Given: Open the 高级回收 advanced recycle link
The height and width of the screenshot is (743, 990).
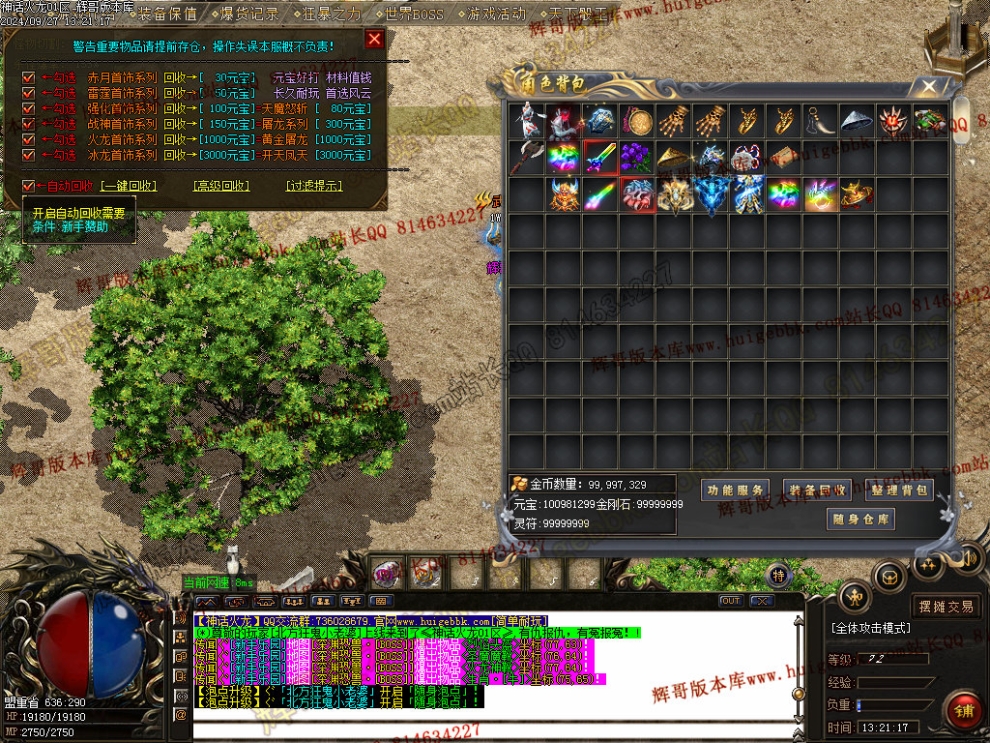Looking at the screenshot, I should click(x=221, y=186).
